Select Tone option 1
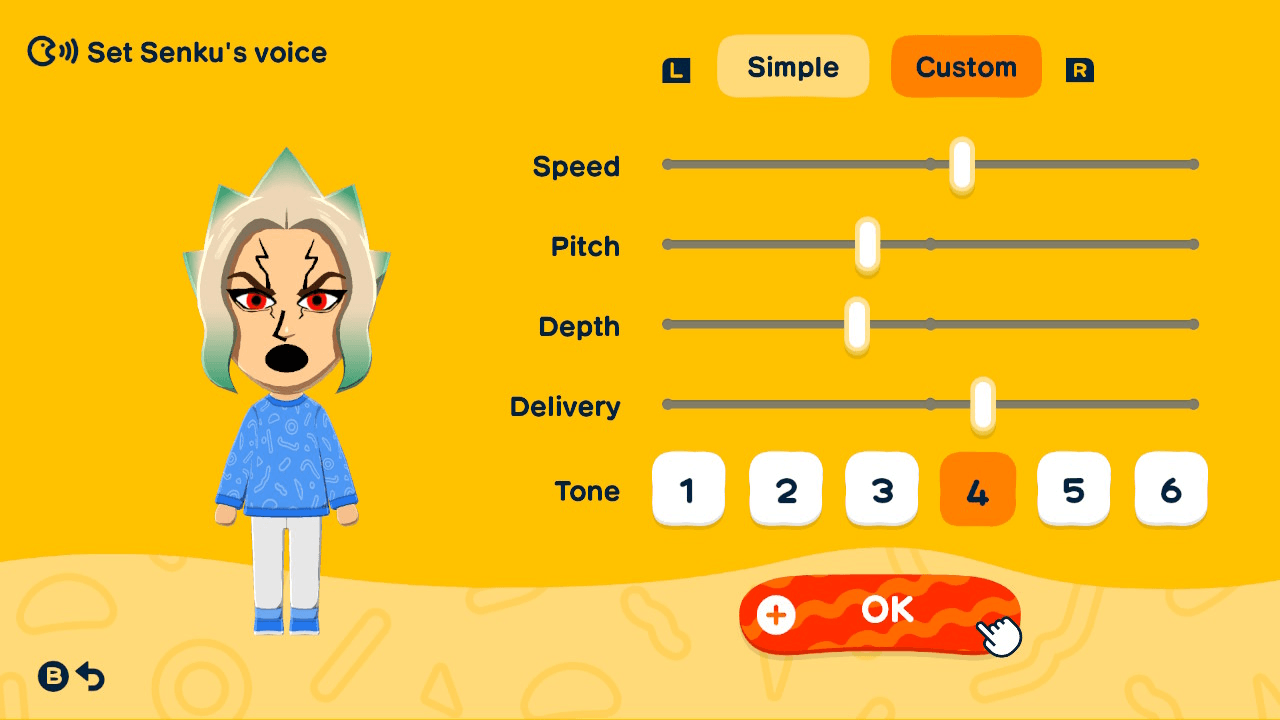 coord(689,489)
